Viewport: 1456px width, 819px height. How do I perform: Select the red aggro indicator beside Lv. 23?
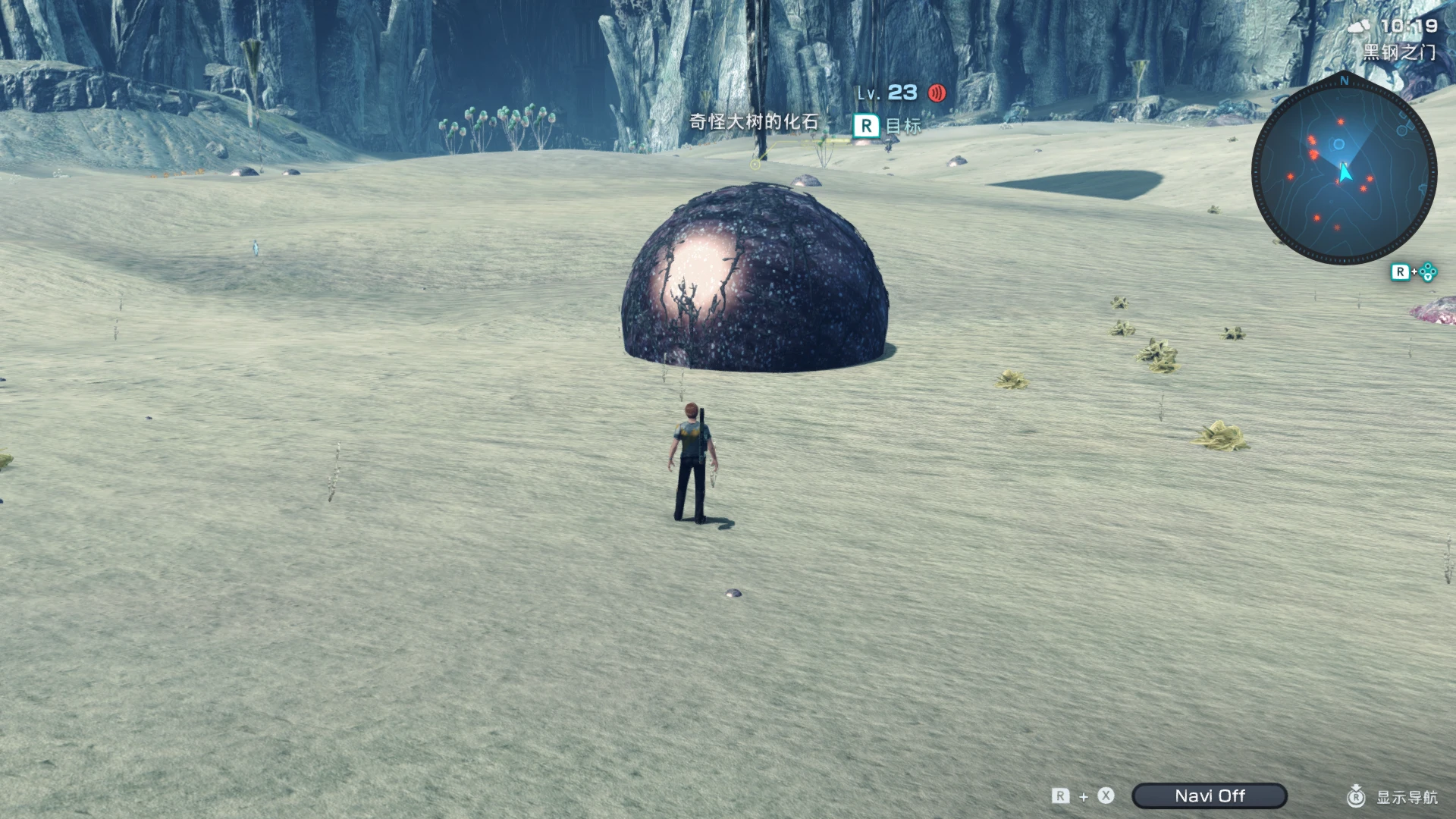[x=937, y=93]
